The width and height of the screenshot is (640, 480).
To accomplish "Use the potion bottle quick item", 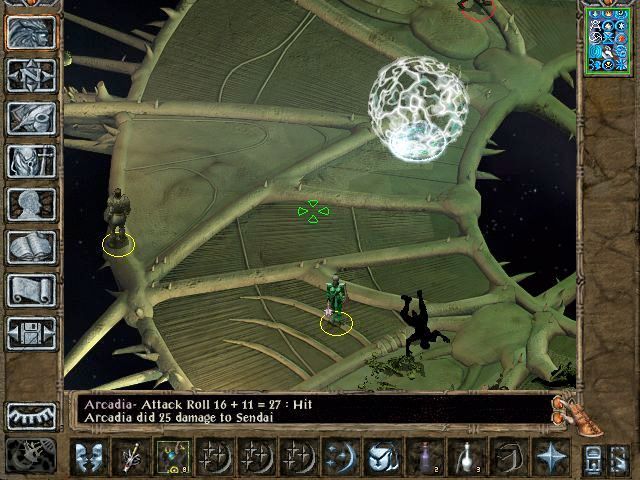I will pos(427,456).
